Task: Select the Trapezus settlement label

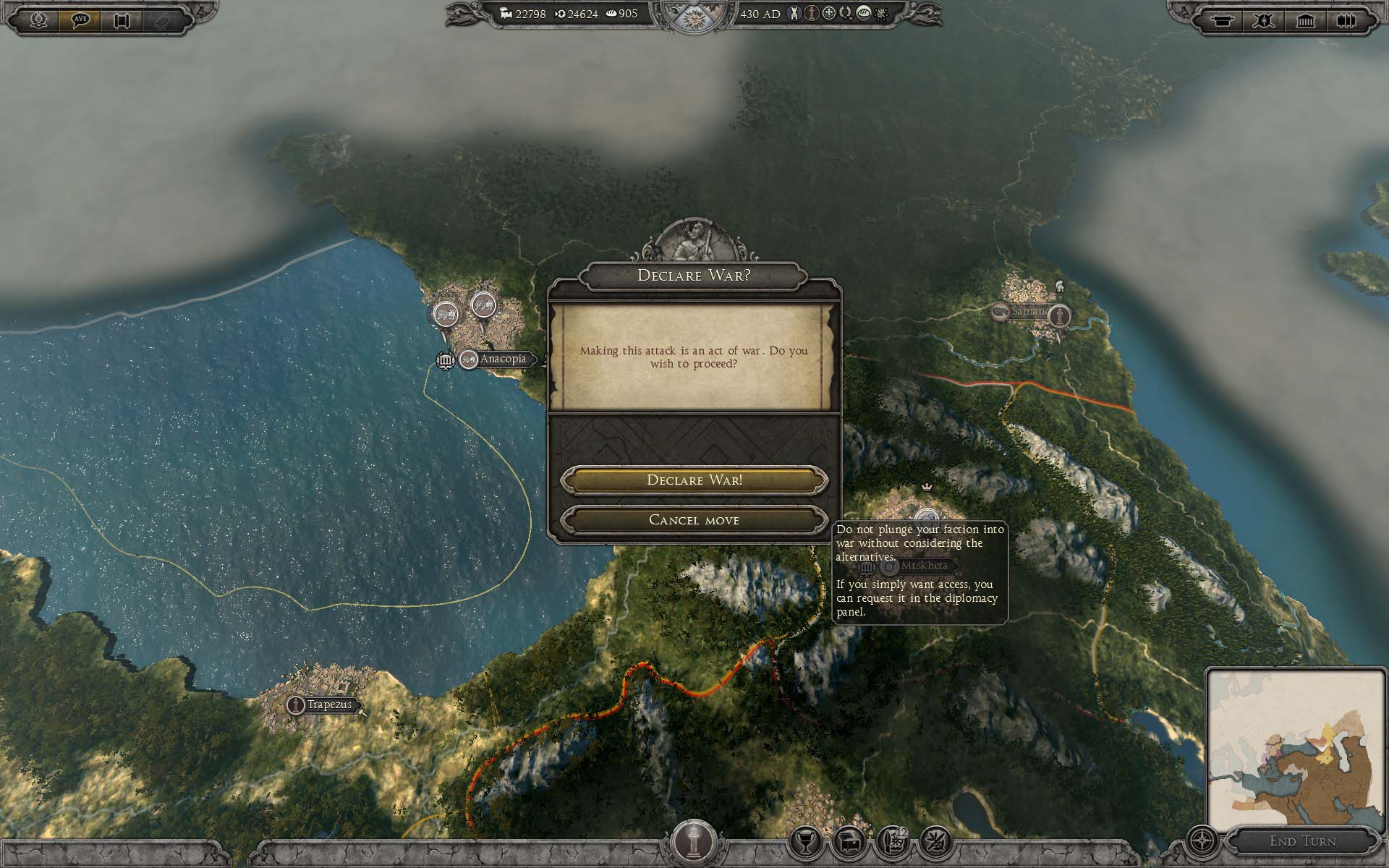Action: [x=328, y=705]
